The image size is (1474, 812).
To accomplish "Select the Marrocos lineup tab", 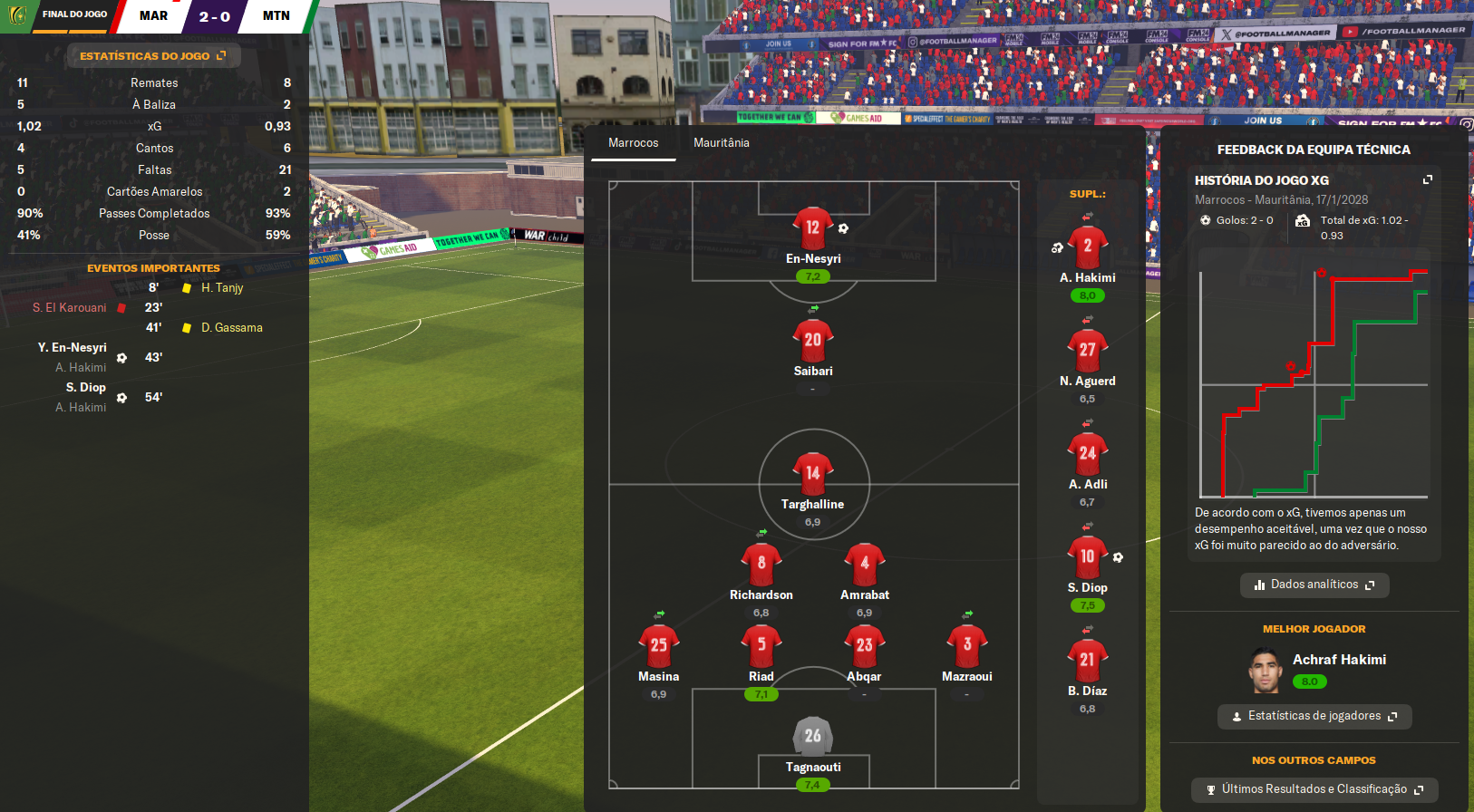I will pos(633,143).
